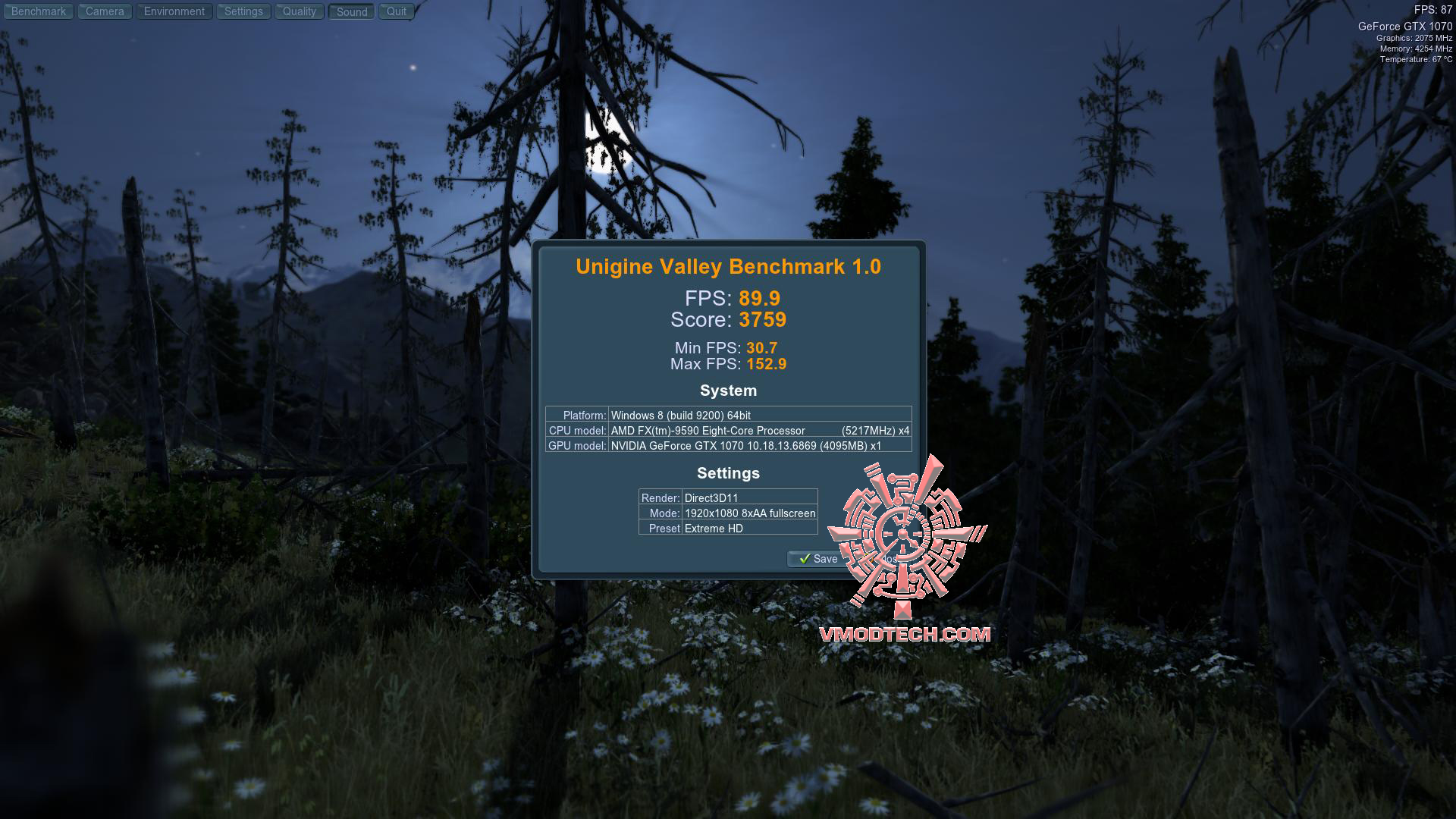
Task: Open the Benchmark menu
Action: (x=38, y=11)
